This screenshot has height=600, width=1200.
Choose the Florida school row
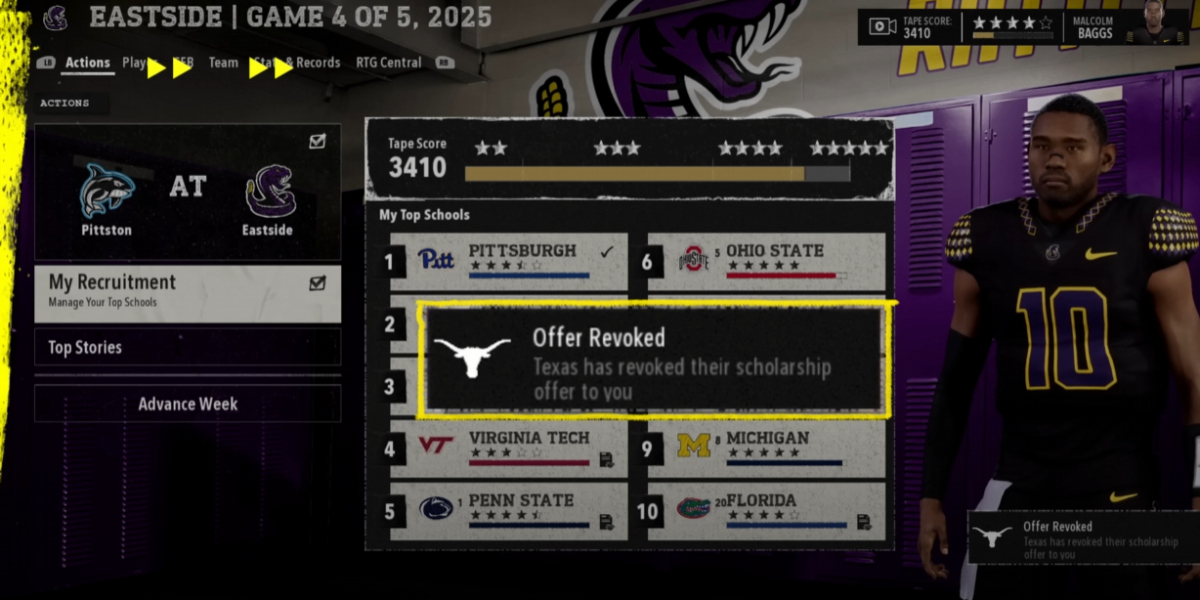pyautogui.click(x=767, y=511)
